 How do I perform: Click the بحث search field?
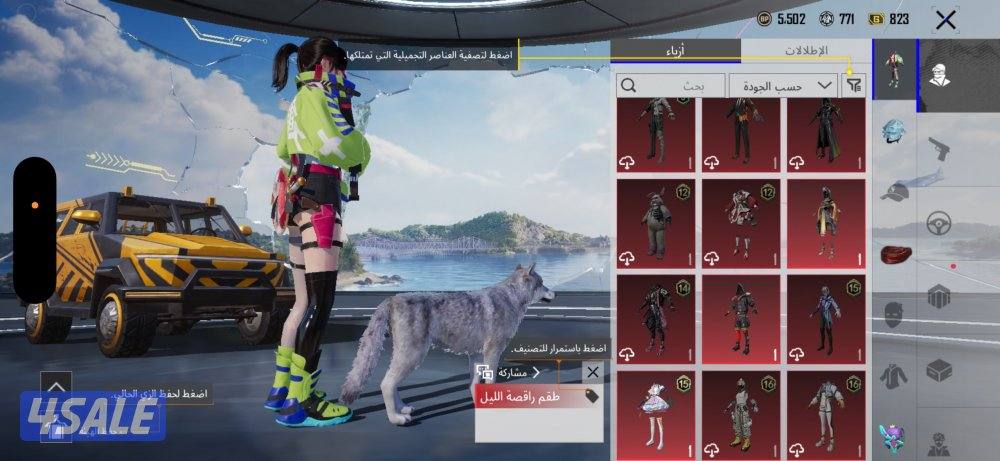(x=670, y=86)
